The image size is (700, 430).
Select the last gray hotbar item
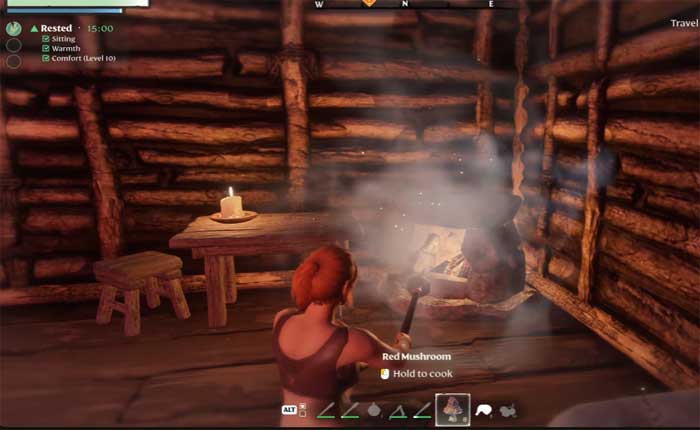(x=507, y=409)
